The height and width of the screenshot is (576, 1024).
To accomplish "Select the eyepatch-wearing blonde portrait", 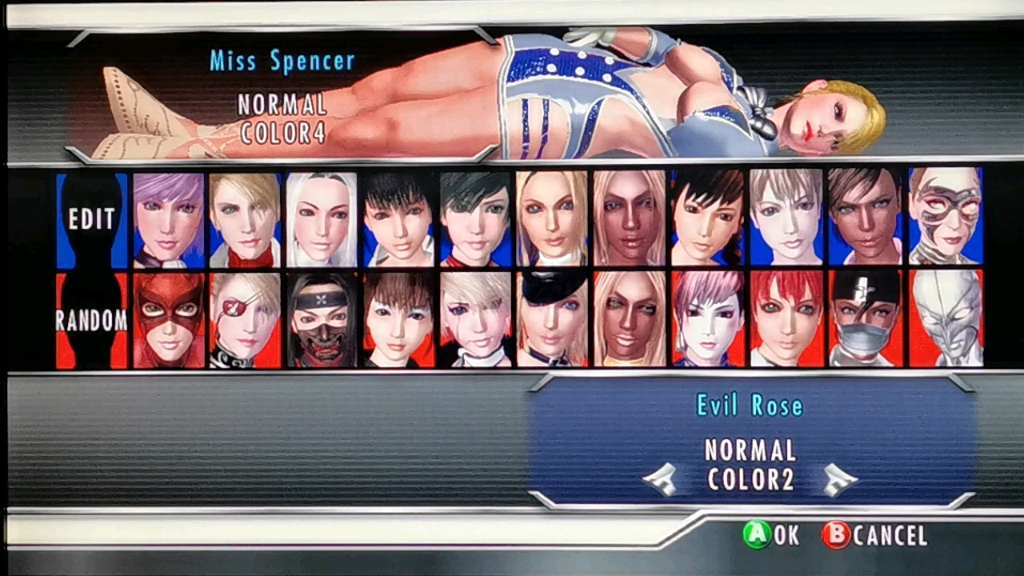I will point(245,320).
